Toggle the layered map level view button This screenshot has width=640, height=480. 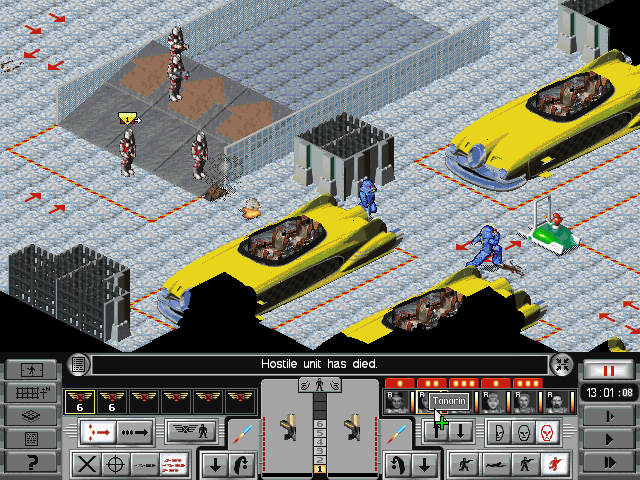coord(30,415)
